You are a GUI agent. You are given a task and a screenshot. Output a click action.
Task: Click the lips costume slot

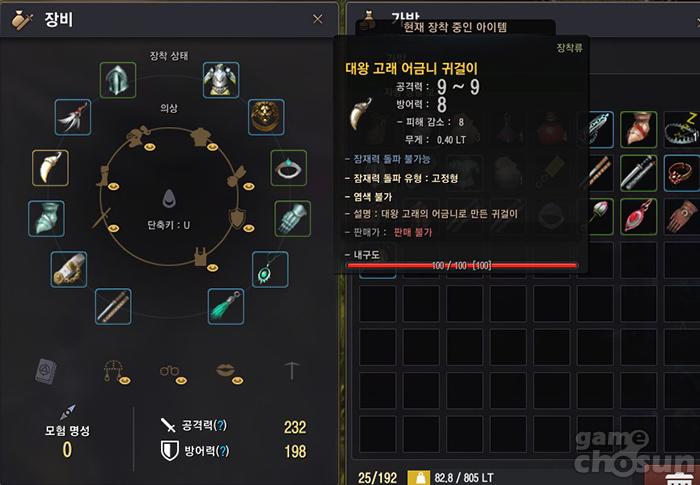(x=231, y=370)
